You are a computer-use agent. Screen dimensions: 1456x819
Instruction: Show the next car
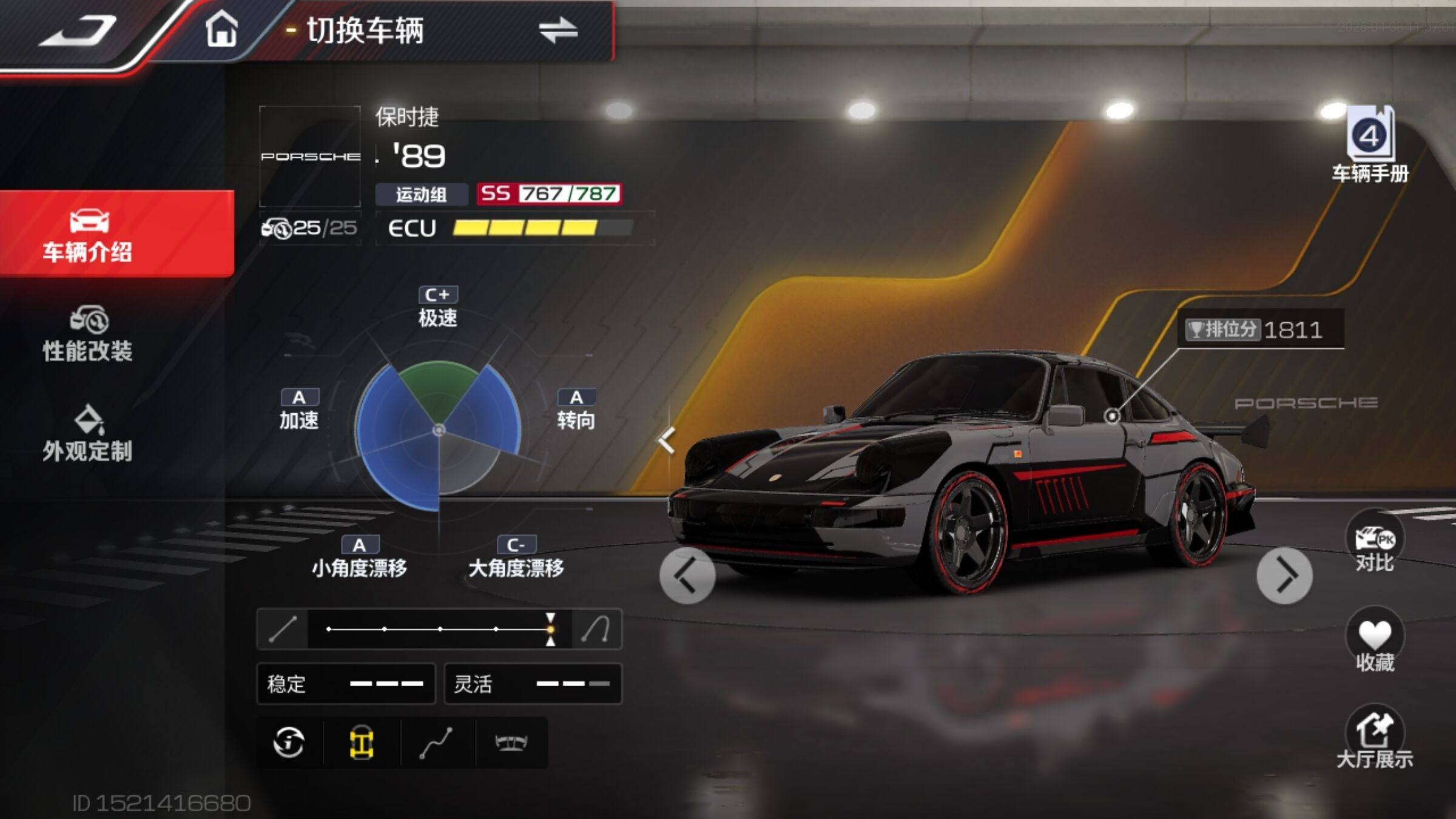point(1284,575)
